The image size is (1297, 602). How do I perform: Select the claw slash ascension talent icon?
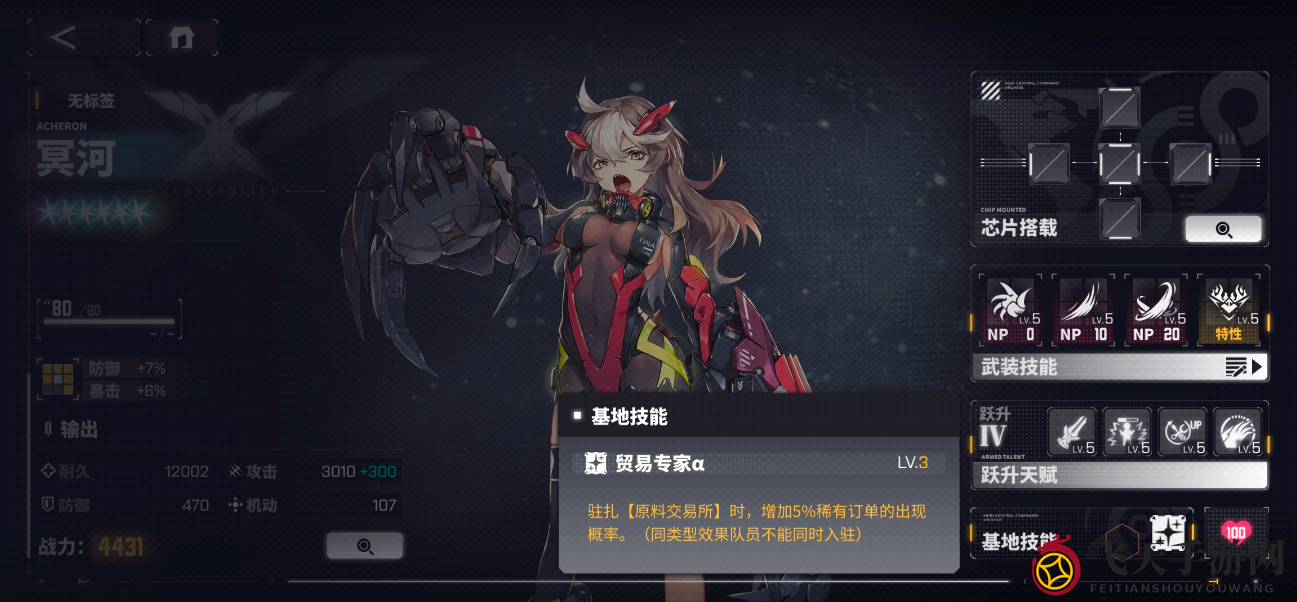coord(1237,432)
